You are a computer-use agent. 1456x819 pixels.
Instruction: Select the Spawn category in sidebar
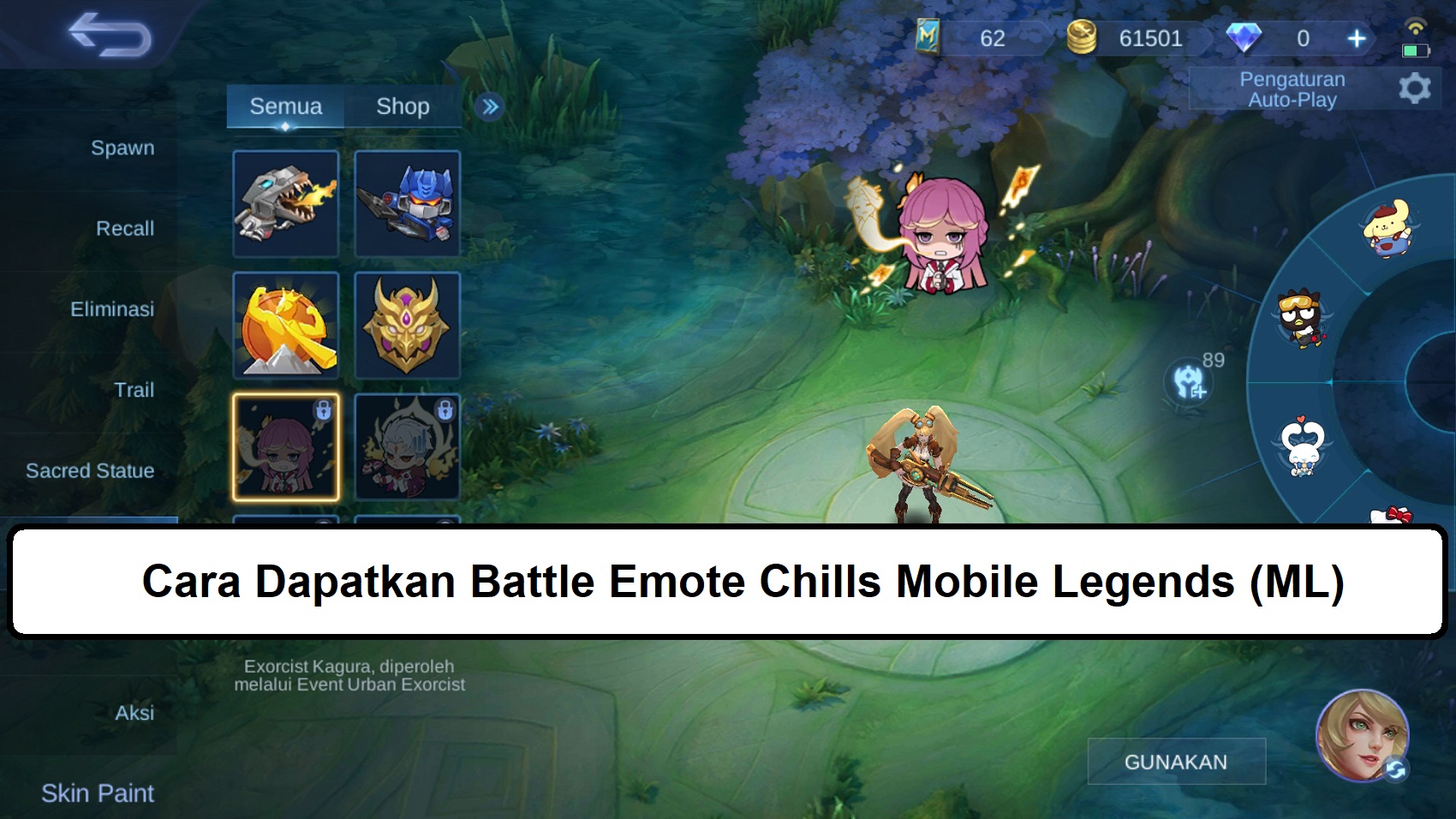pyautogui.click(x=122, y=147)
